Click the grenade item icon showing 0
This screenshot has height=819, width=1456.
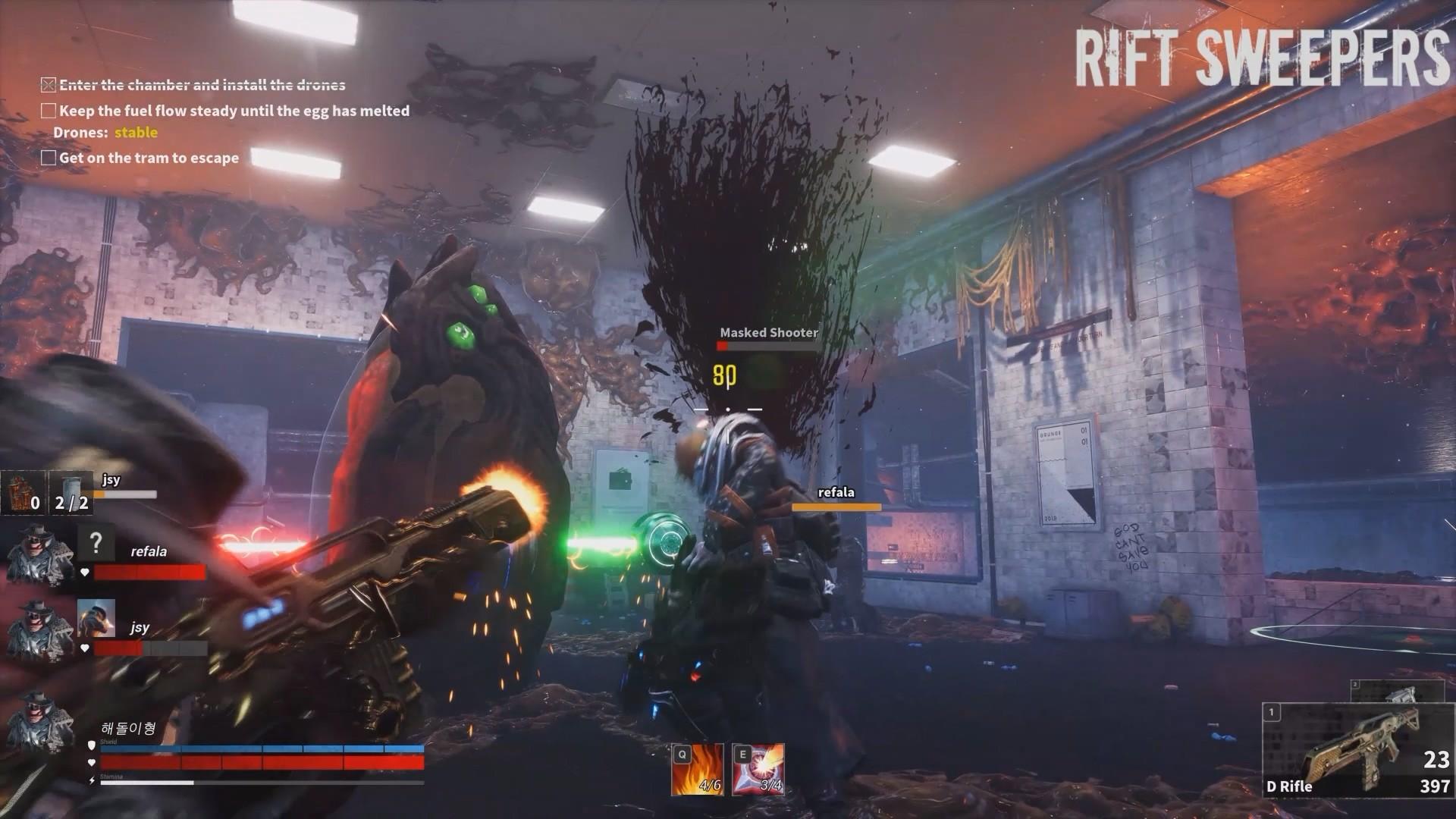point(23,493)
